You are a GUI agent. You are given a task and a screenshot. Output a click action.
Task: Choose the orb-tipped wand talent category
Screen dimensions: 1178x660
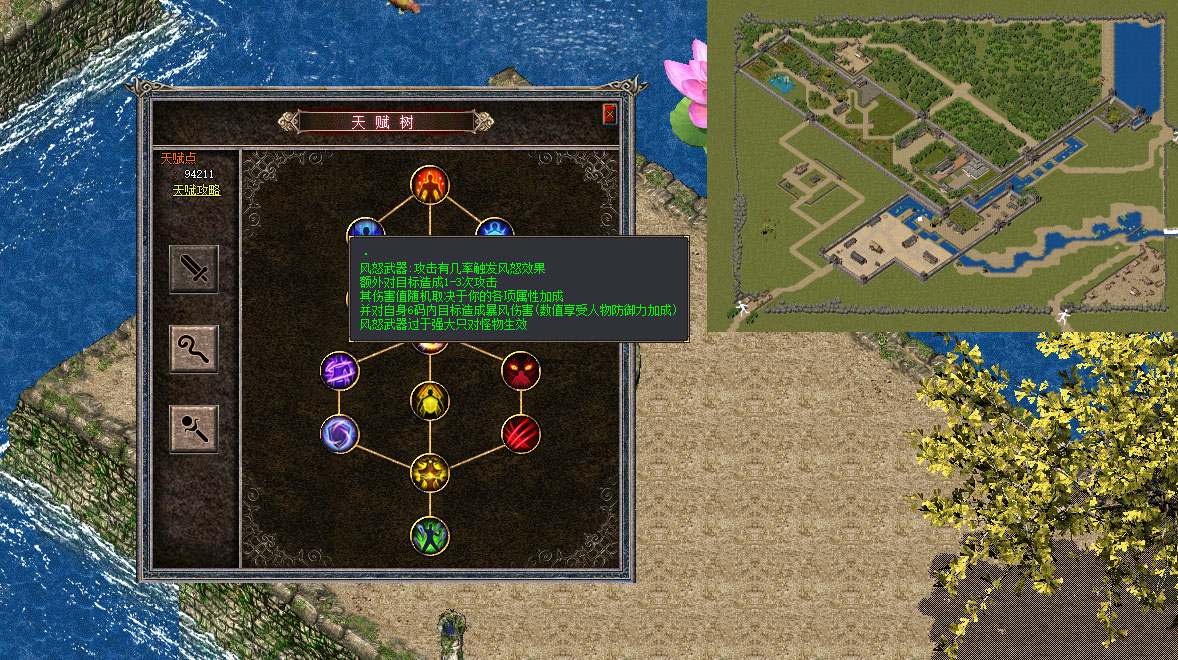[x=193, y=429]
